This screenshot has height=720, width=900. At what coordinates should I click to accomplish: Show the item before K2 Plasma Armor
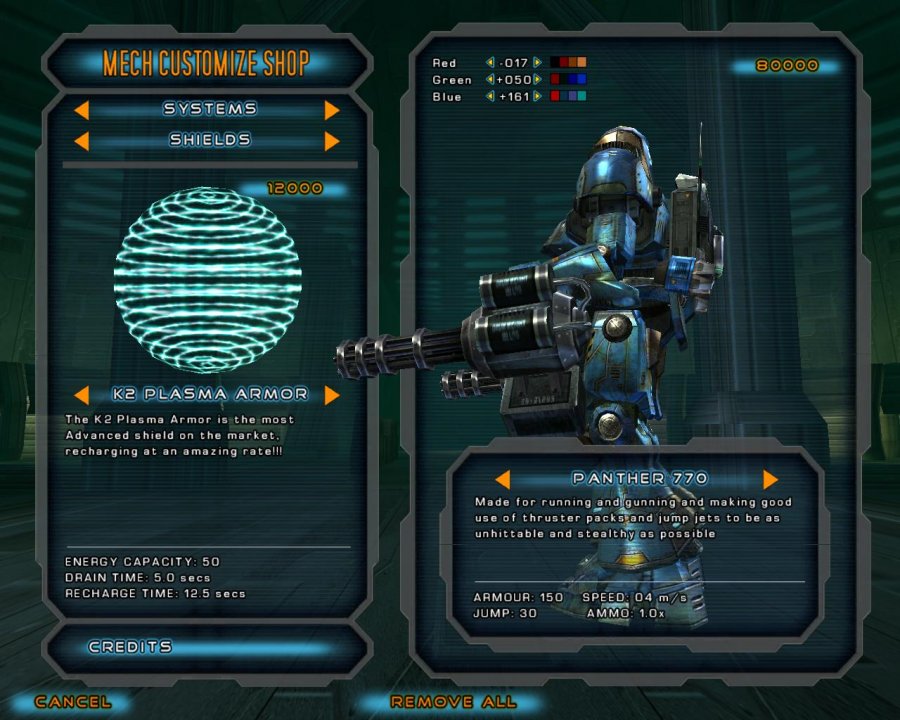(84, 394)
